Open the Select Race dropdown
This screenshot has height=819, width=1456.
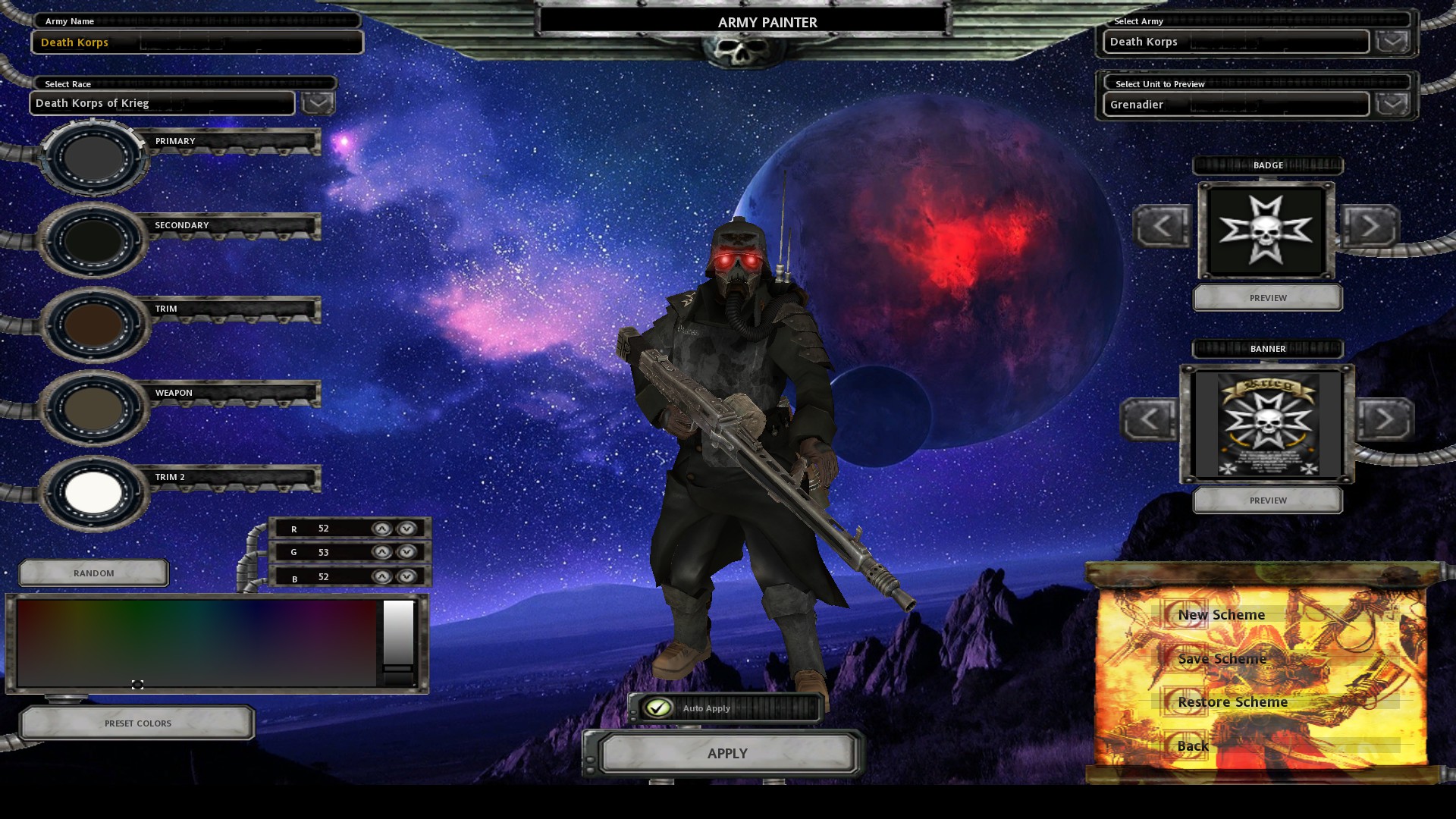tap(318, 102)
